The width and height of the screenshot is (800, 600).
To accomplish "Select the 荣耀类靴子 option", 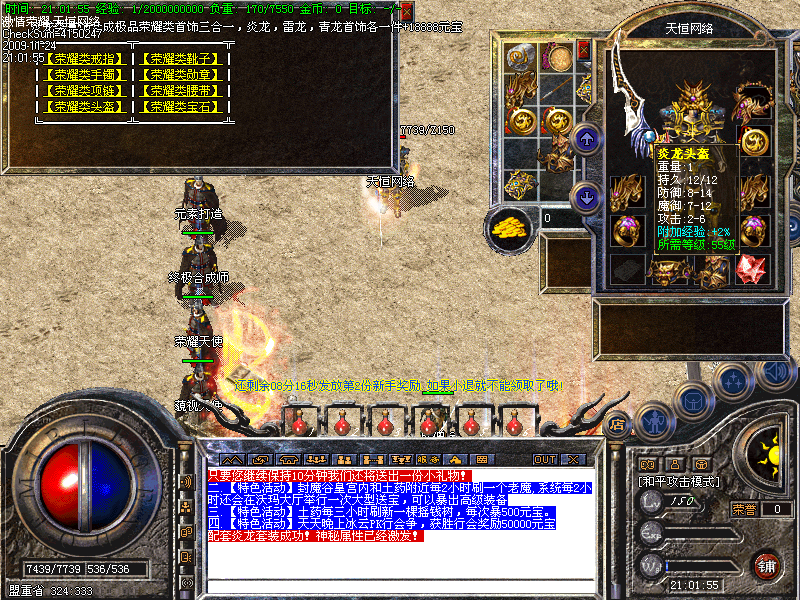I will point(181,59).
